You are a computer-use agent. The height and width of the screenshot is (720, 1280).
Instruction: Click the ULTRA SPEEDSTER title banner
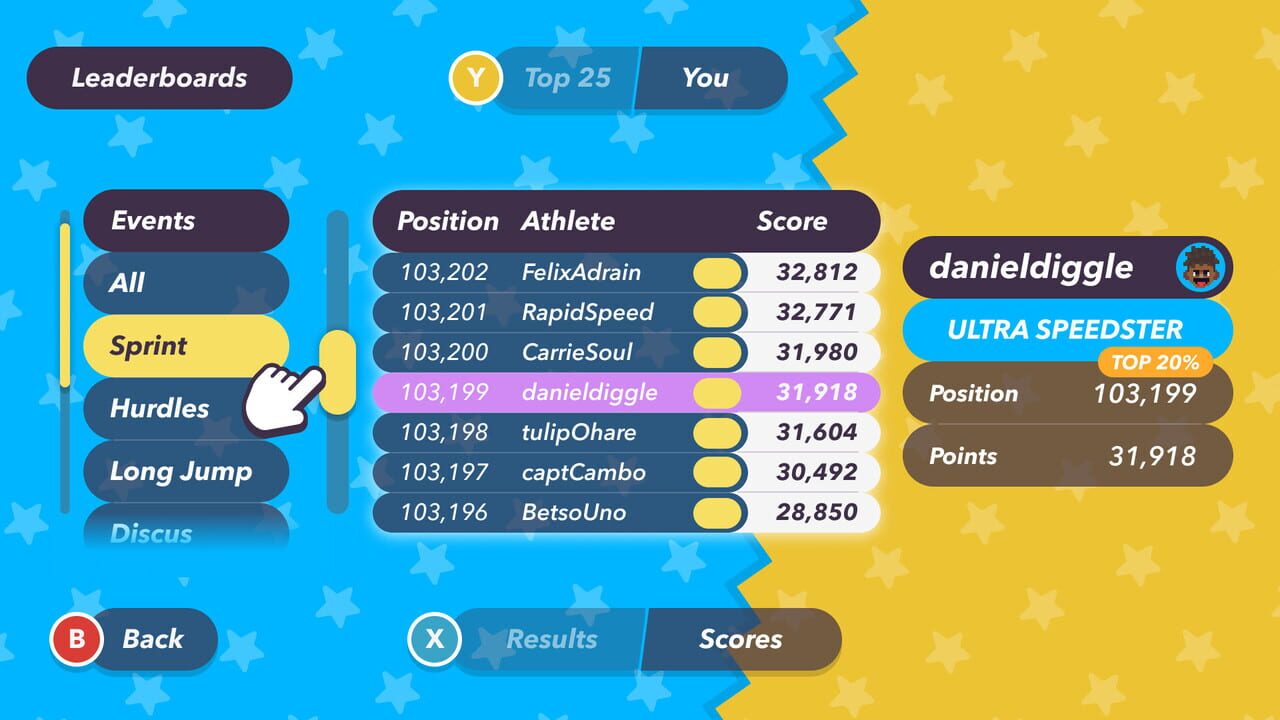pyautogui.click(x=1067, y=330)
